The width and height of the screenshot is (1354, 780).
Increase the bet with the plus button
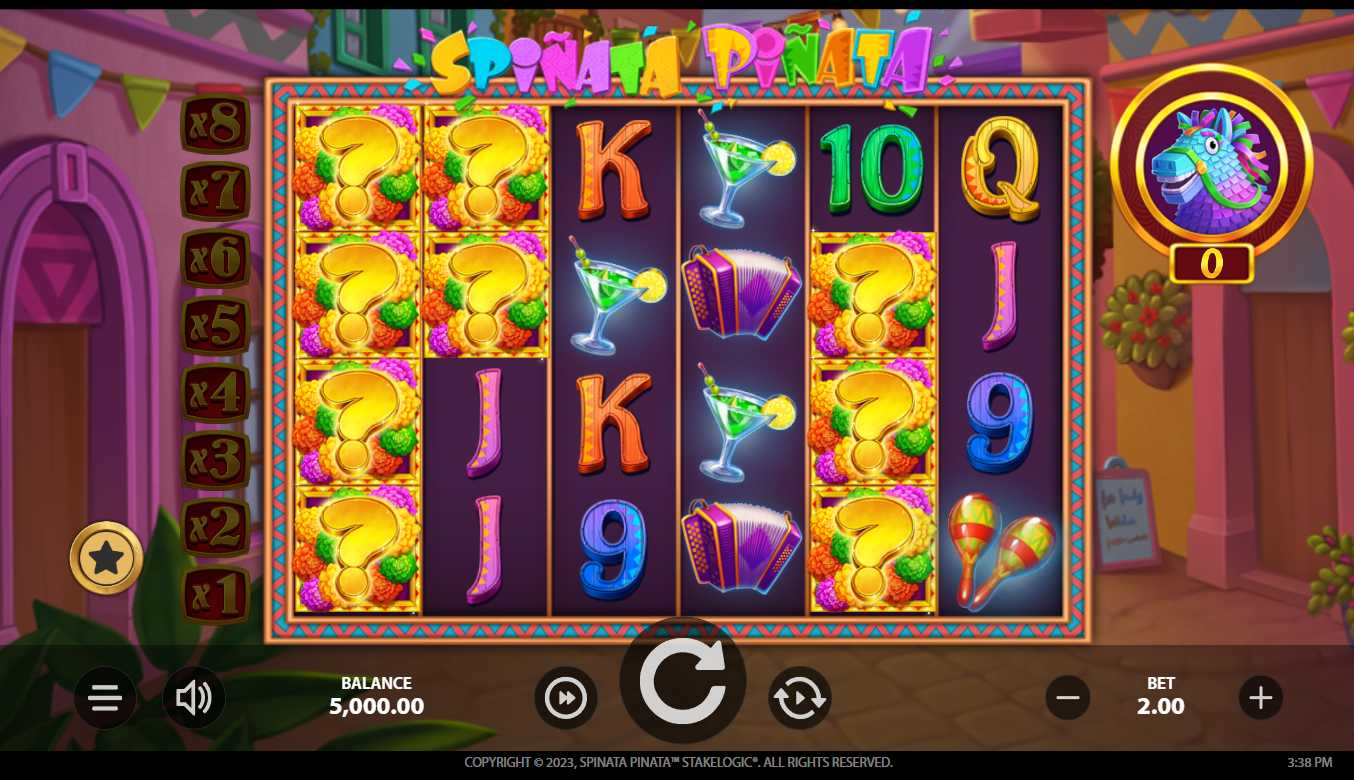pyautogui.click(x=1260, y=698)
